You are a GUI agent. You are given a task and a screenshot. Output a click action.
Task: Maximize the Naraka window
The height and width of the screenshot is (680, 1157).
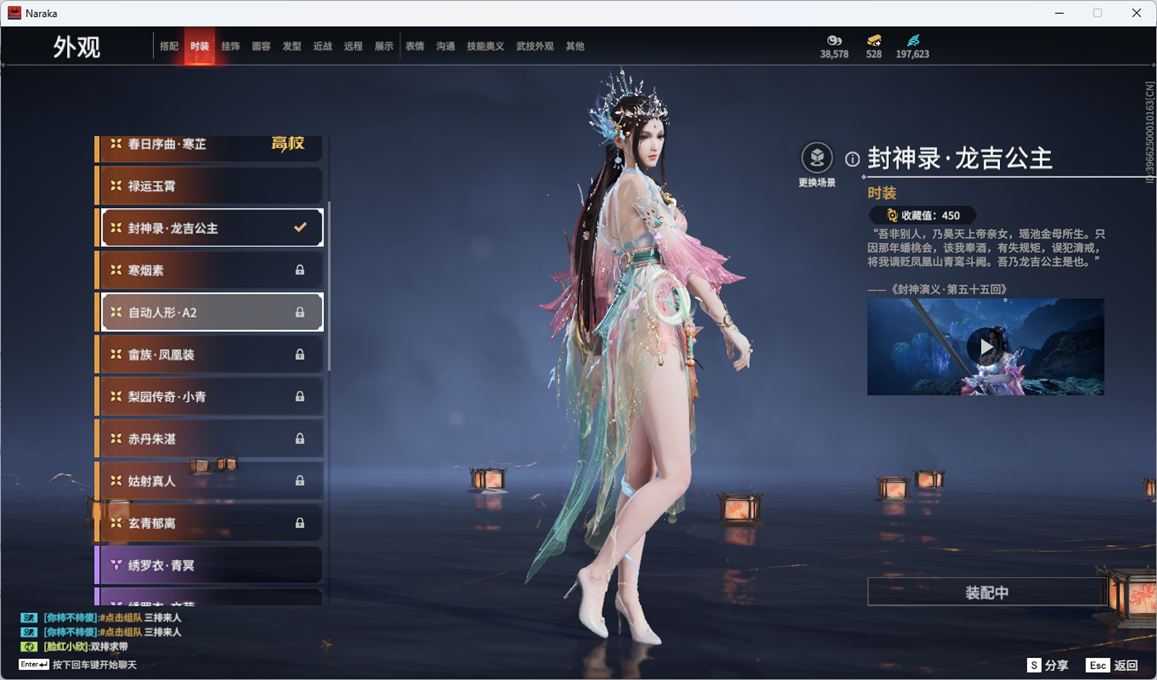[1097, 13]
